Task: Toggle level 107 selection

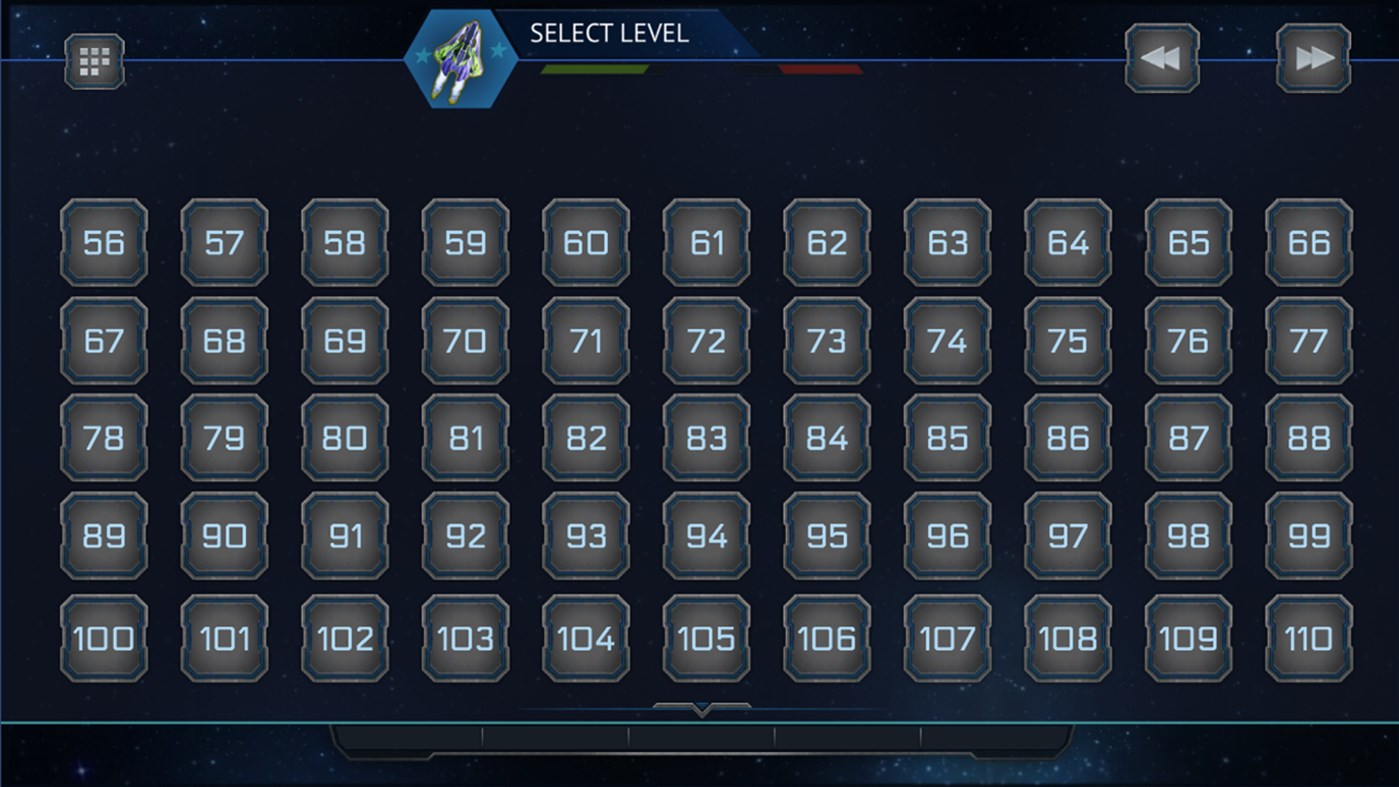Action: [947, 638]
